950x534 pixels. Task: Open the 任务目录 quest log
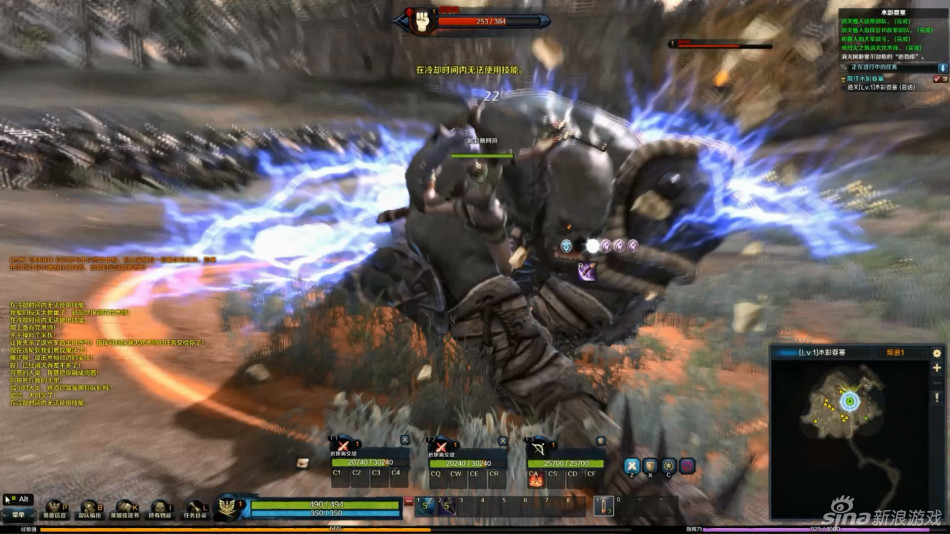tap(195, 509)
